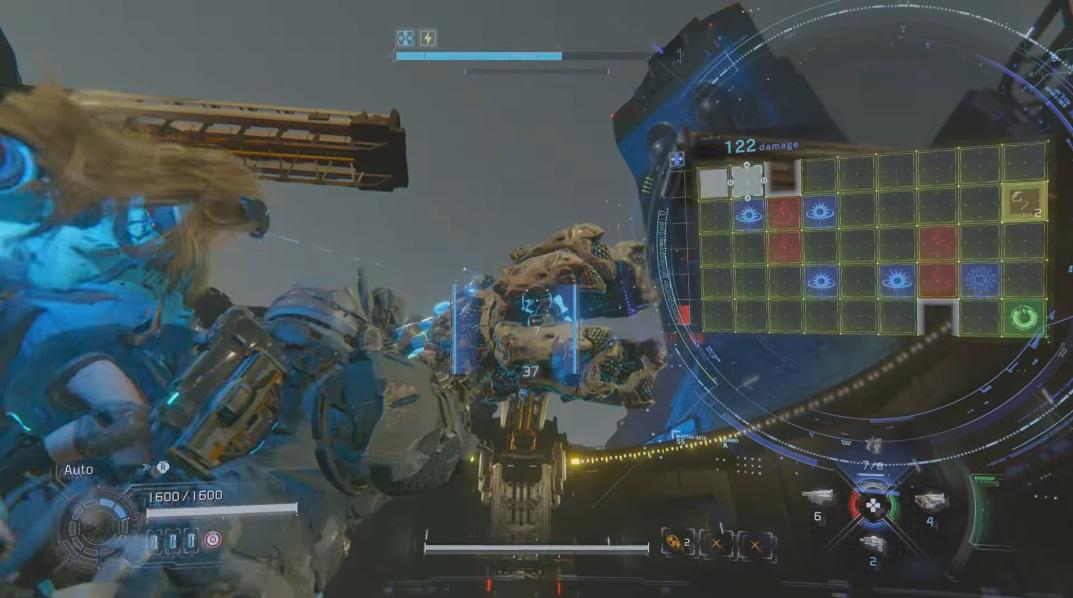Viewport: 1073px width, 598px height.
Task: Click the red circular icon under health bar
Action: coord(212,540)
